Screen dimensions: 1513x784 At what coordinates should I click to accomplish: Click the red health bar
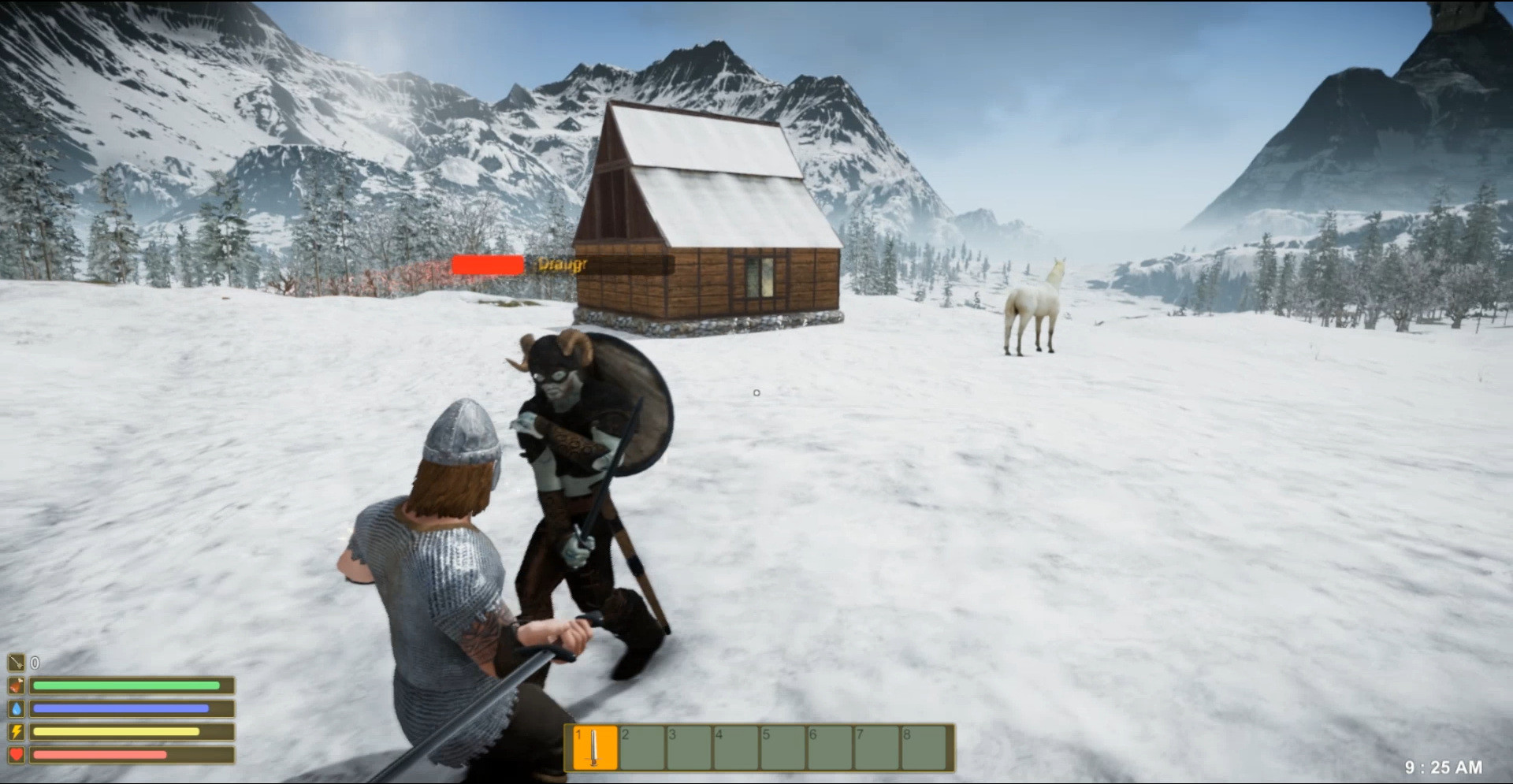[99, 755]
